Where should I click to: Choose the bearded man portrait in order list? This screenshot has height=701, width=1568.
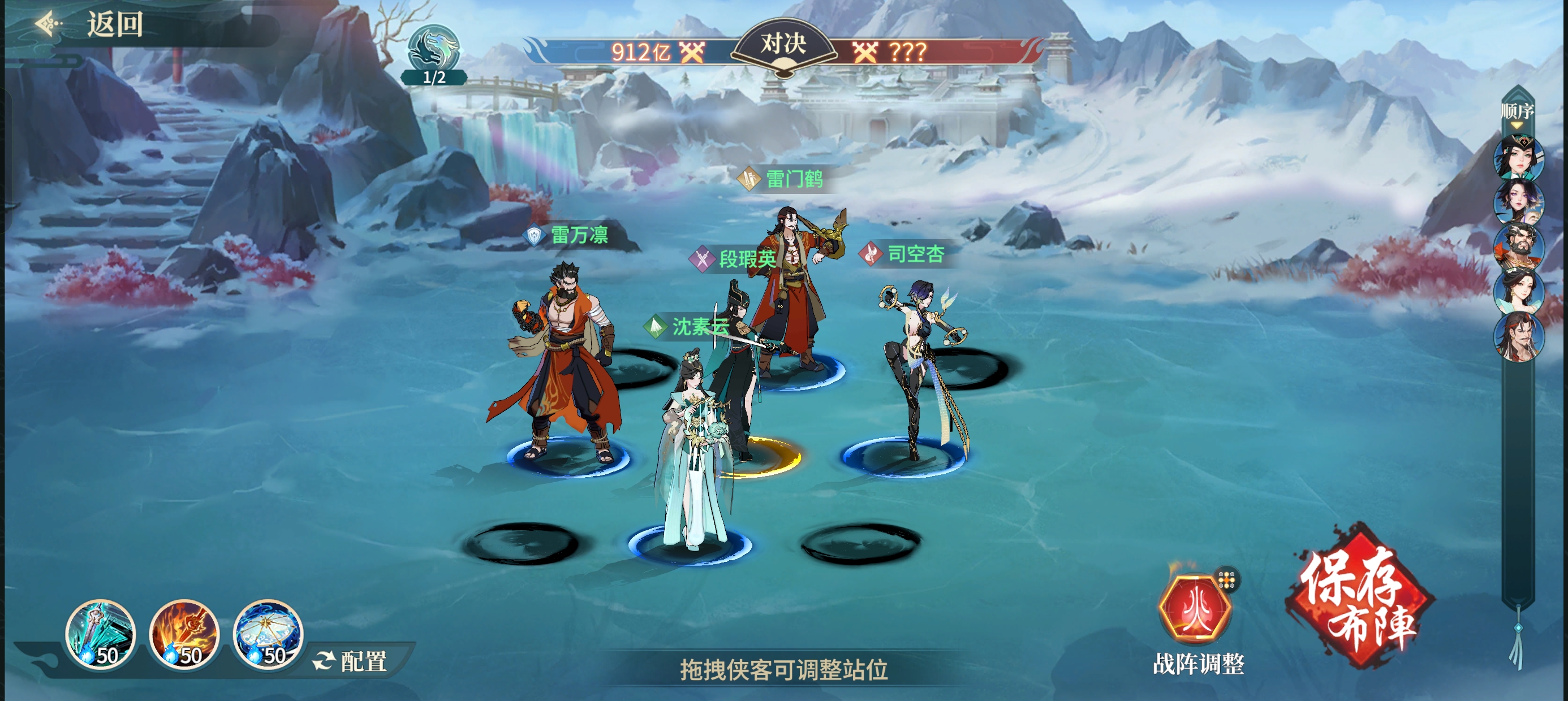click(x=1518, y=246)
